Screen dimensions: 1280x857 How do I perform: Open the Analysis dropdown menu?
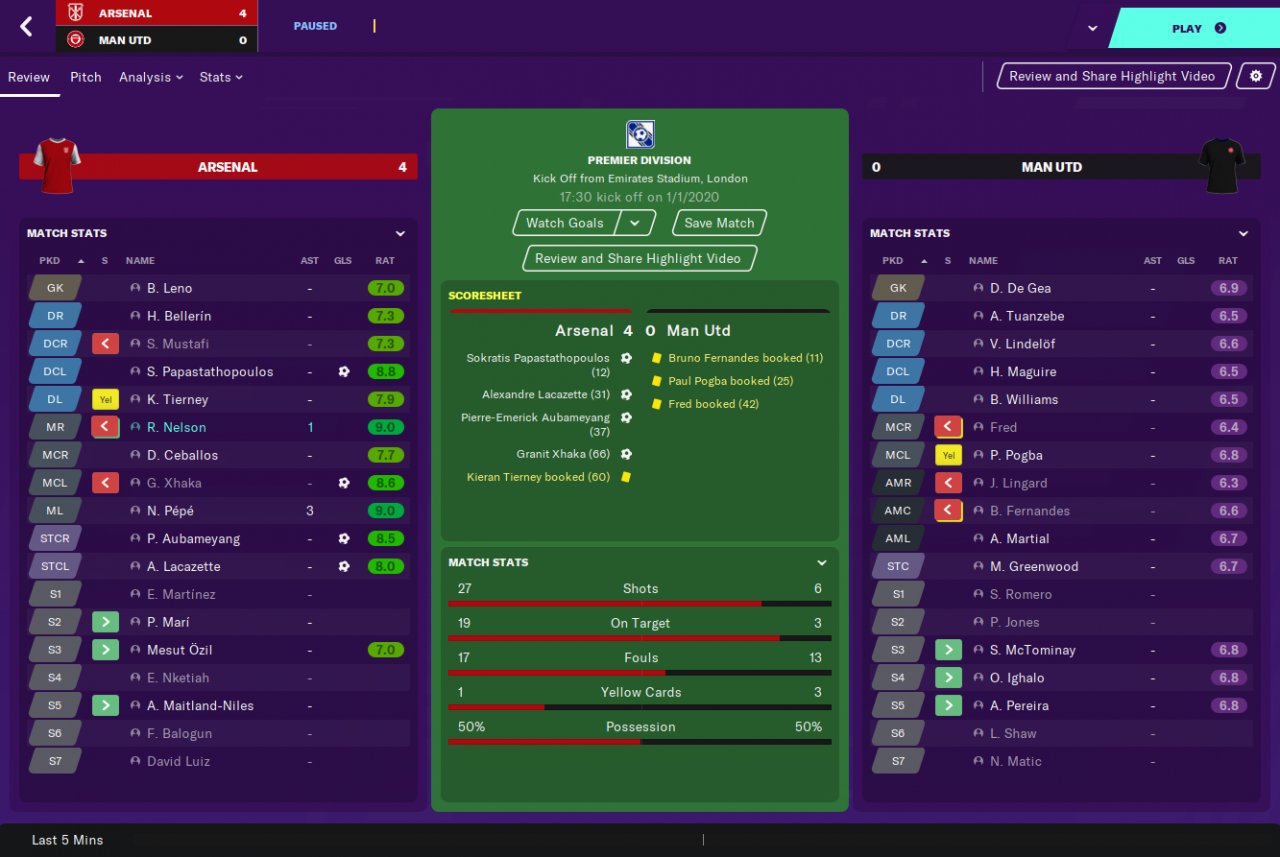[150, 77]
